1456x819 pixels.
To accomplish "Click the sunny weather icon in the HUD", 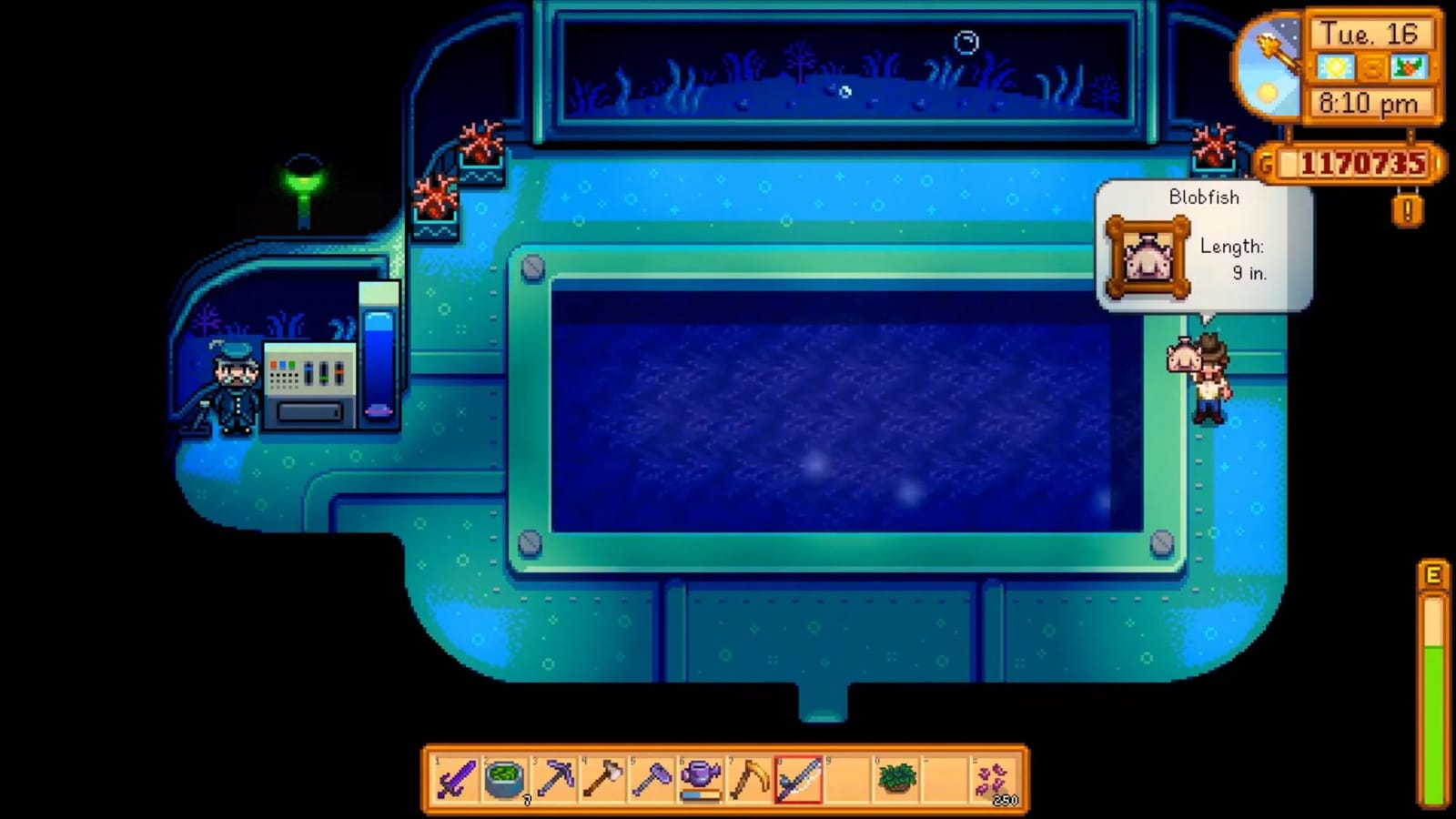I will coord(1336,67).
